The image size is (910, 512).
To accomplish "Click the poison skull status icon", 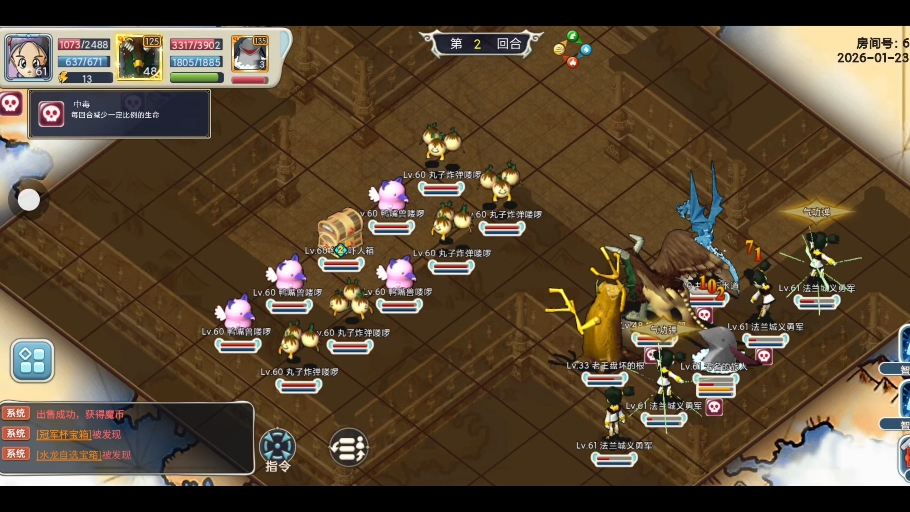I will tap(10, 103).
